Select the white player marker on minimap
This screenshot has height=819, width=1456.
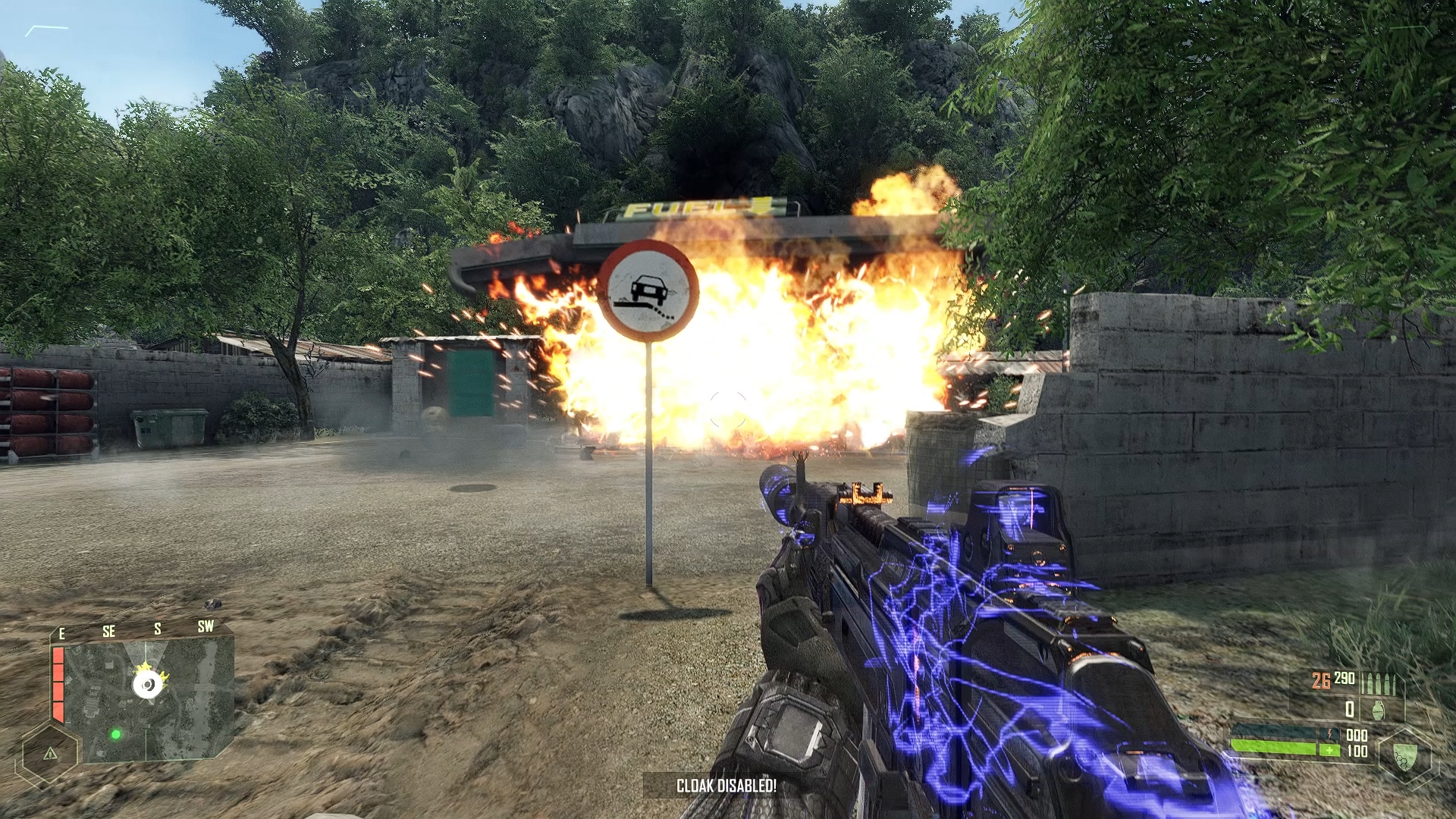(148, 686)
